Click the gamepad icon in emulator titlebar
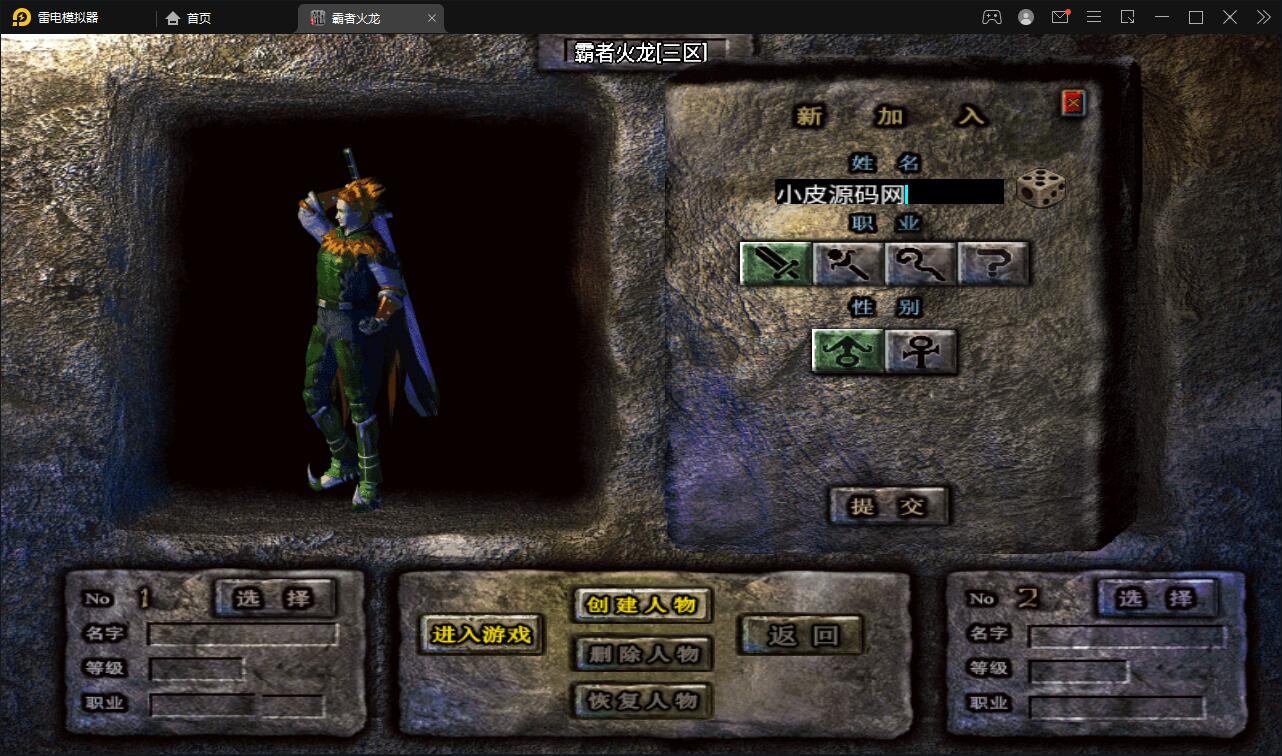 (x=991, y=17)
